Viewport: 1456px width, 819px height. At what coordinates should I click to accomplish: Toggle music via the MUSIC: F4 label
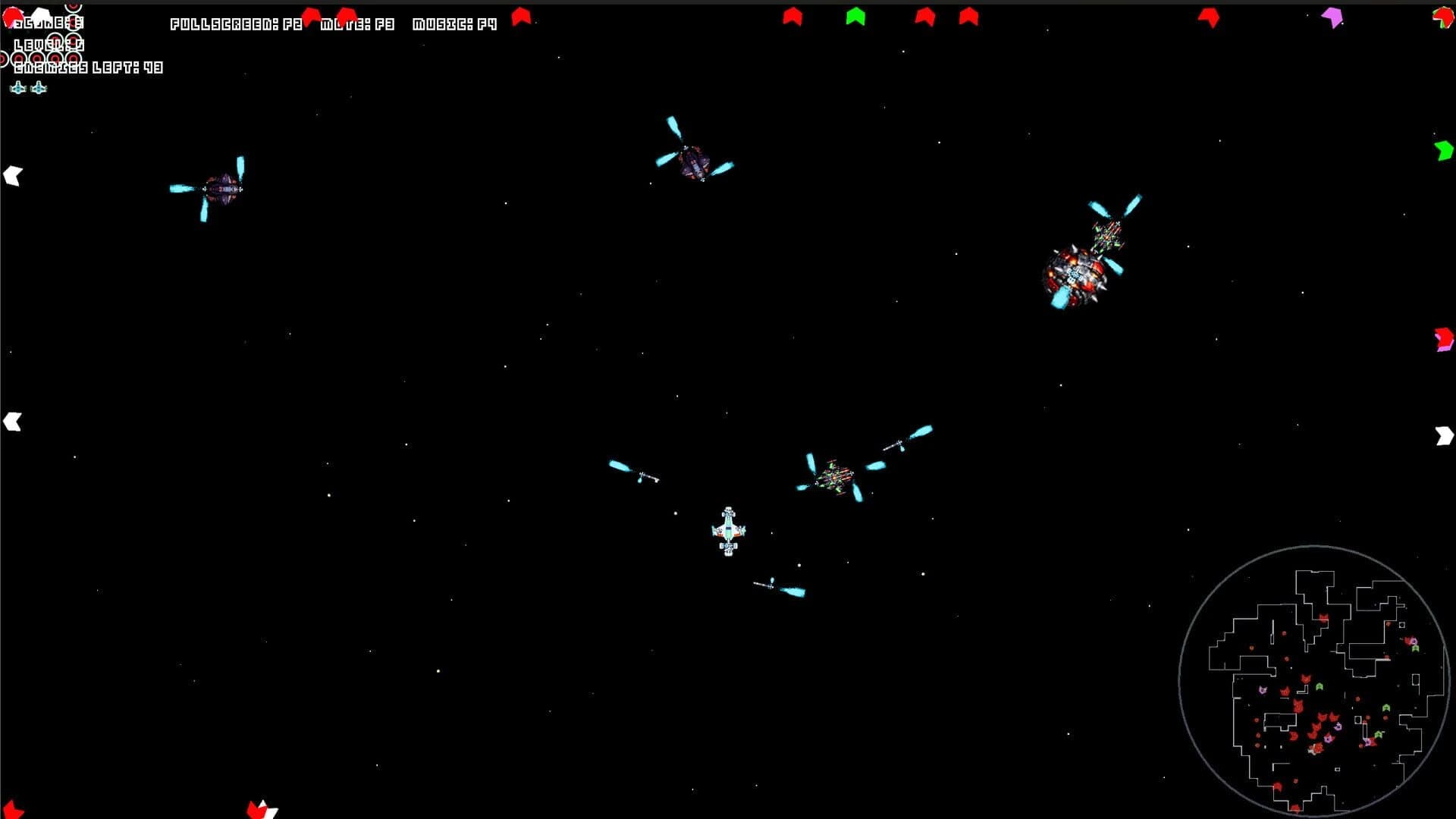(453, 24)
